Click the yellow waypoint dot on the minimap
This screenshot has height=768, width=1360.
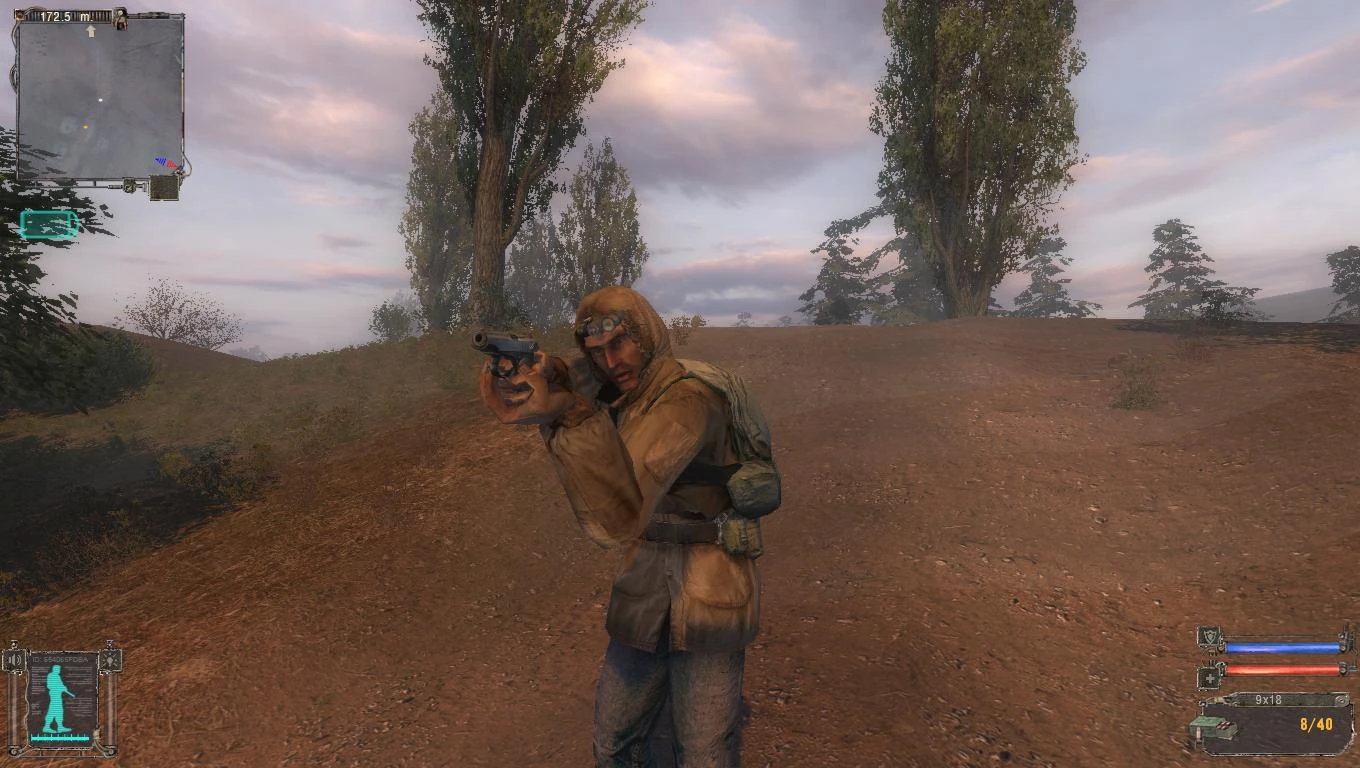[x=86, y=127]
